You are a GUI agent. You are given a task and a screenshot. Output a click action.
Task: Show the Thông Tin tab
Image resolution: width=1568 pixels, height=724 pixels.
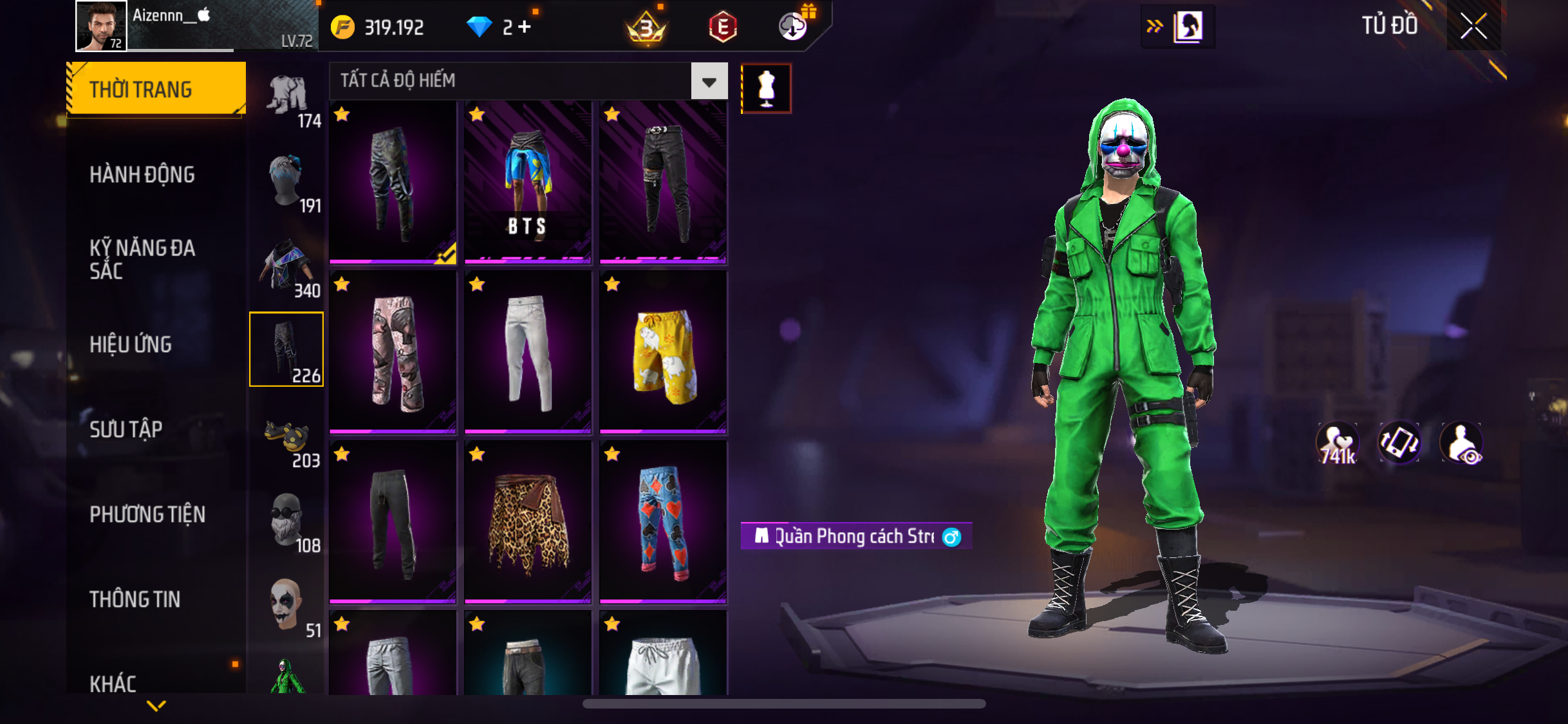pyautogui.click(x=135, y=599)
